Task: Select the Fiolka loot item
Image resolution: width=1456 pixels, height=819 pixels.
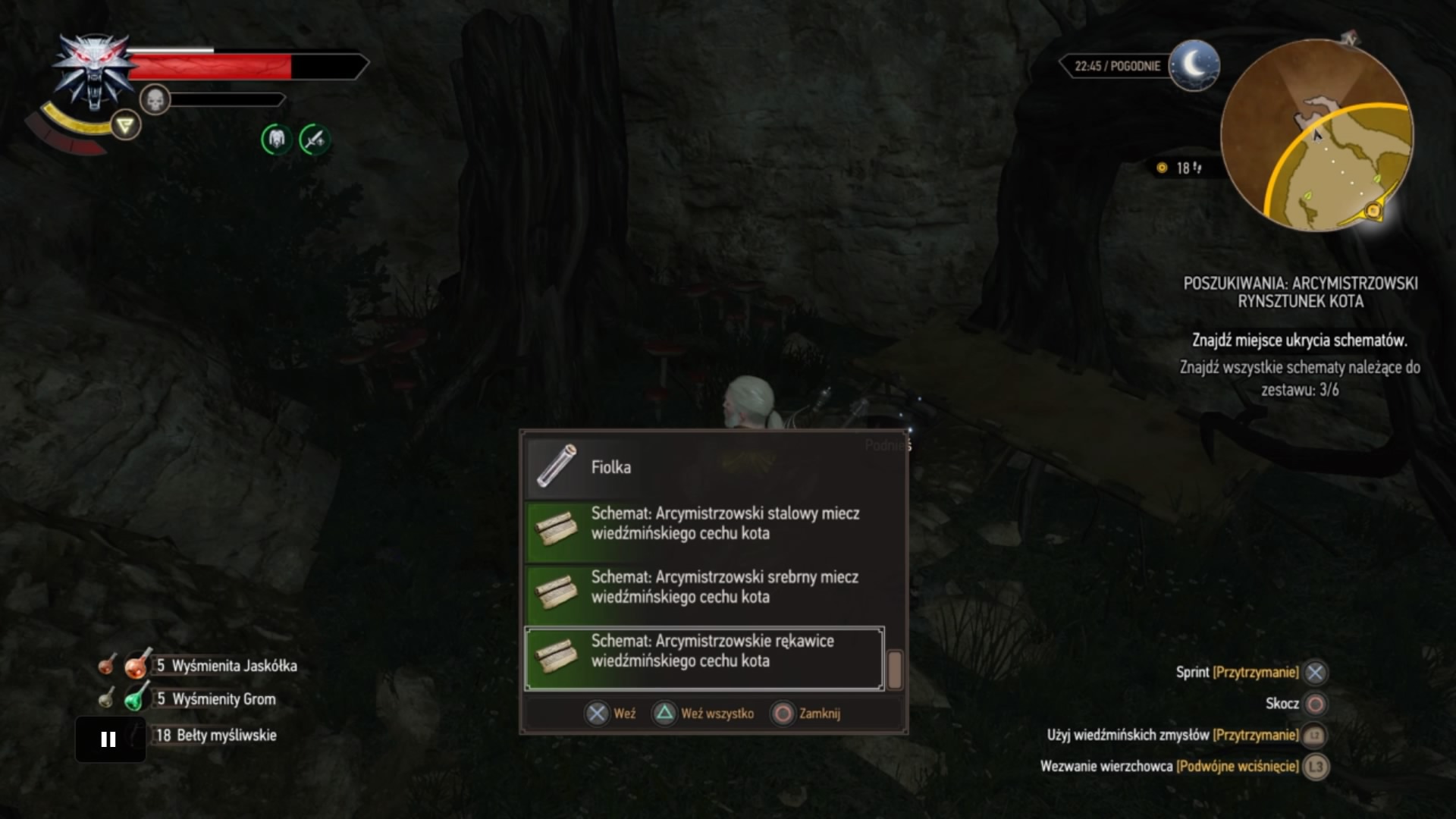Action: coord(713,466)
